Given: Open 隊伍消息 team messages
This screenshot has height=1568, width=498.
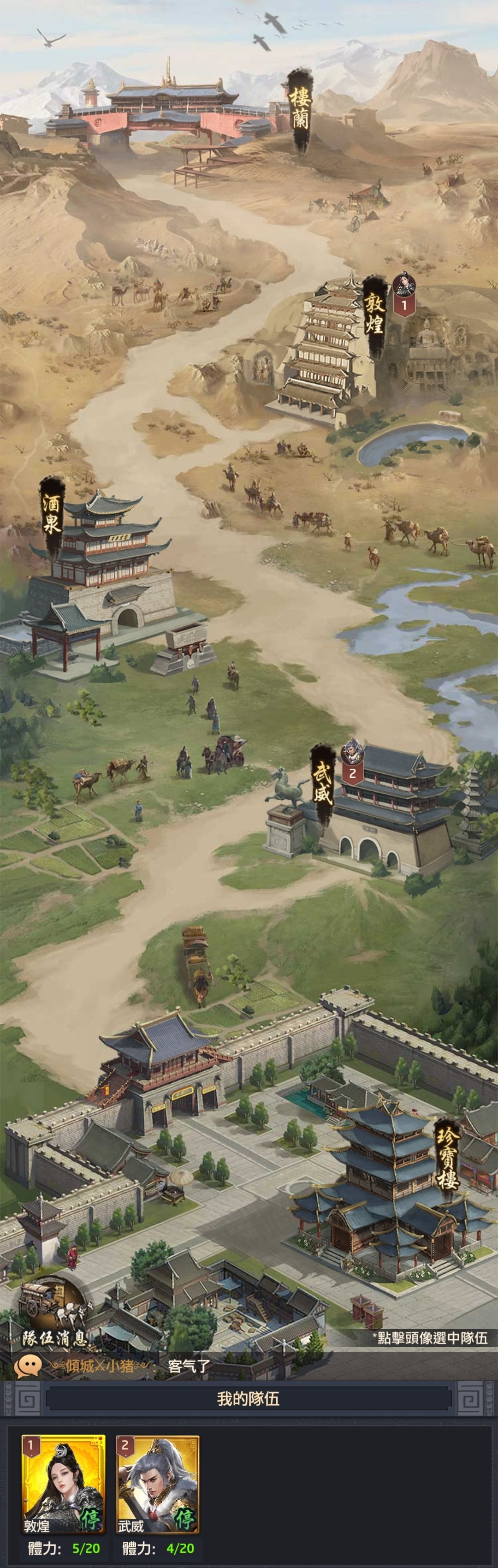Looking at the screenshot, I should (x=53, y=1316).
